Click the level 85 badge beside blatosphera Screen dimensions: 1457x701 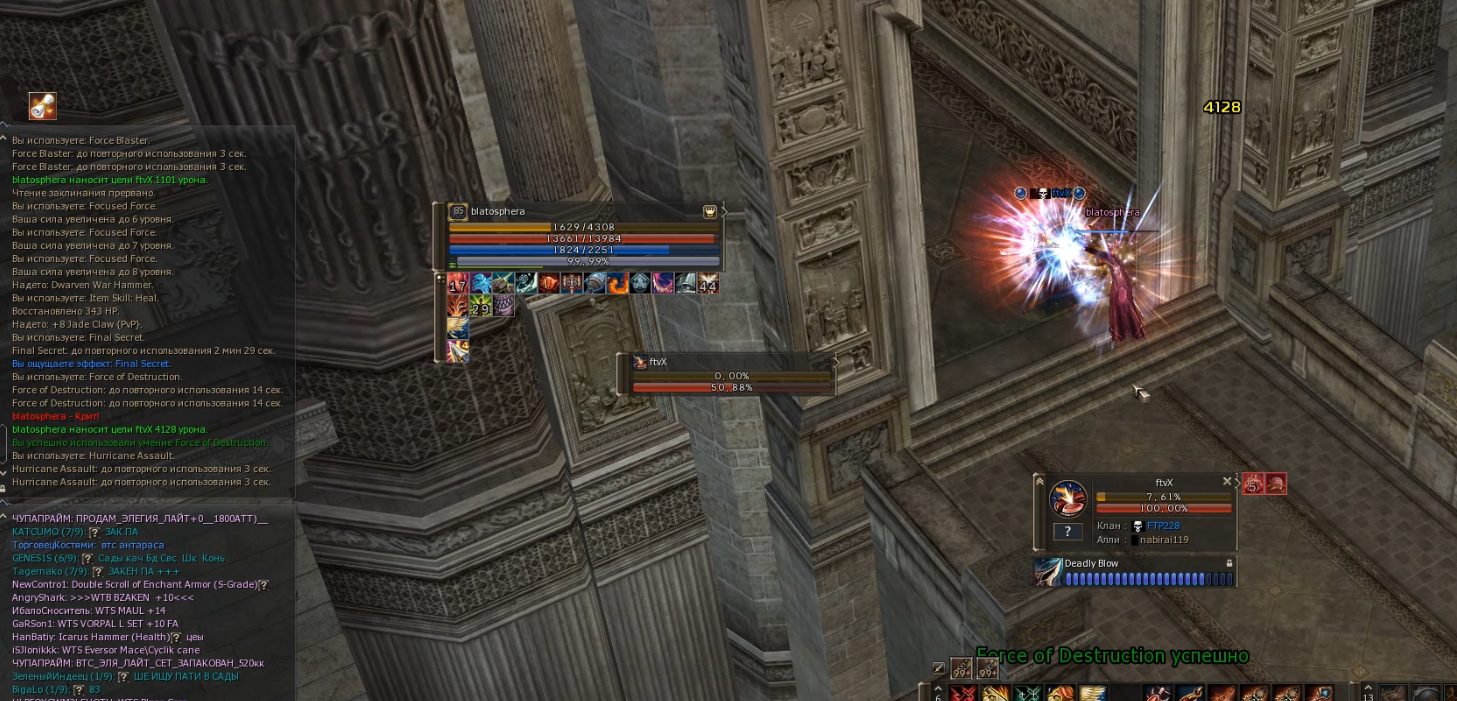pyautogui.click(x=458, y=212)
